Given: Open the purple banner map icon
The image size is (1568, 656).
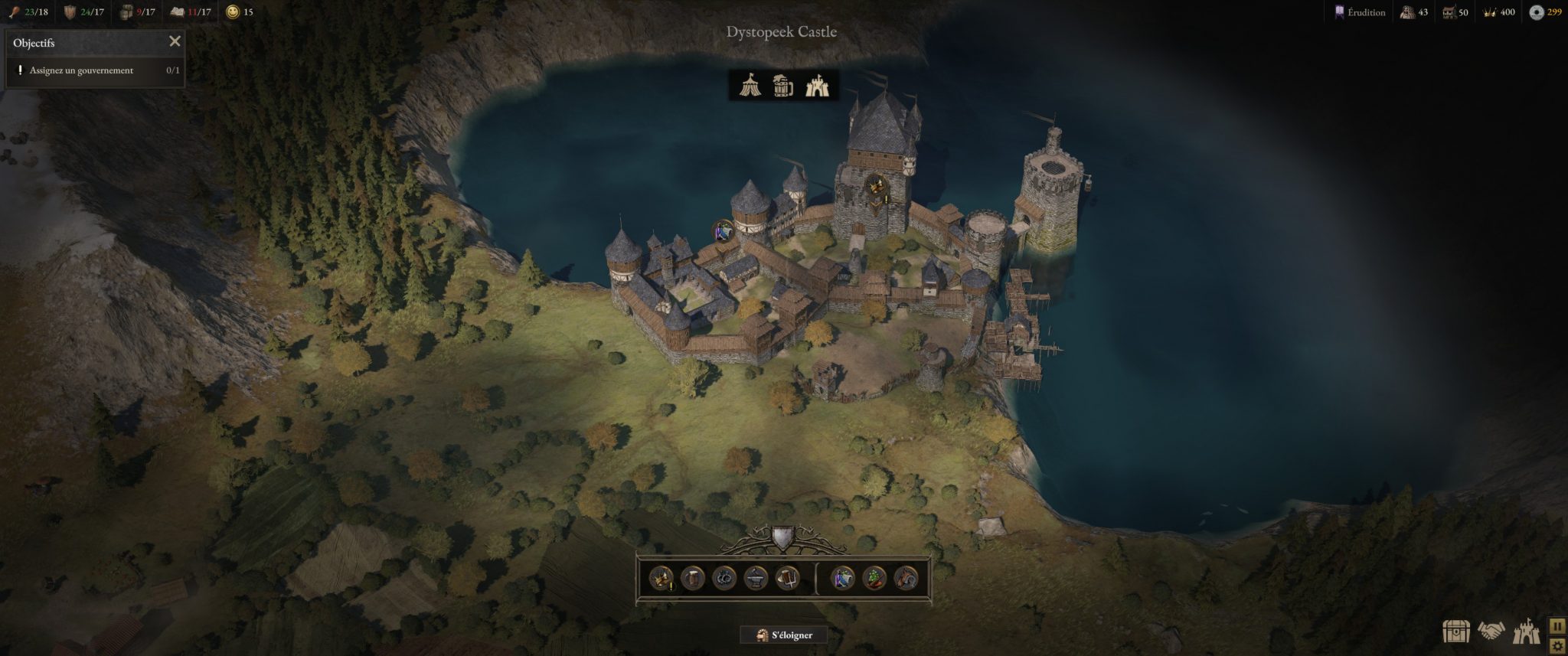Looking at the screenshot, I should pyautogui.click(x=842, y=578).
